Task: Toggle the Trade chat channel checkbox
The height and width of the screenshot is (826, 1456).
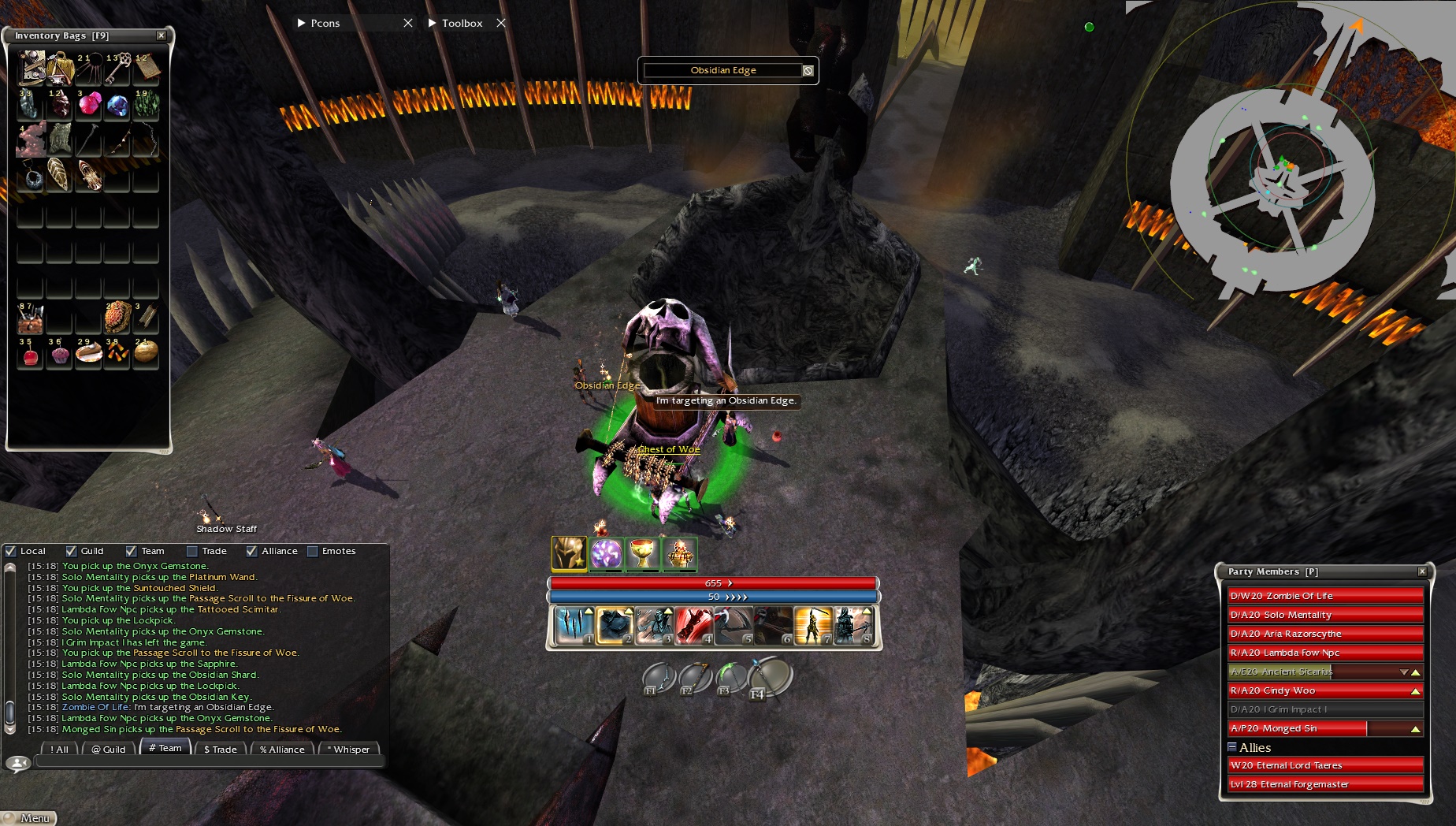Action: [x=192, y=551]
